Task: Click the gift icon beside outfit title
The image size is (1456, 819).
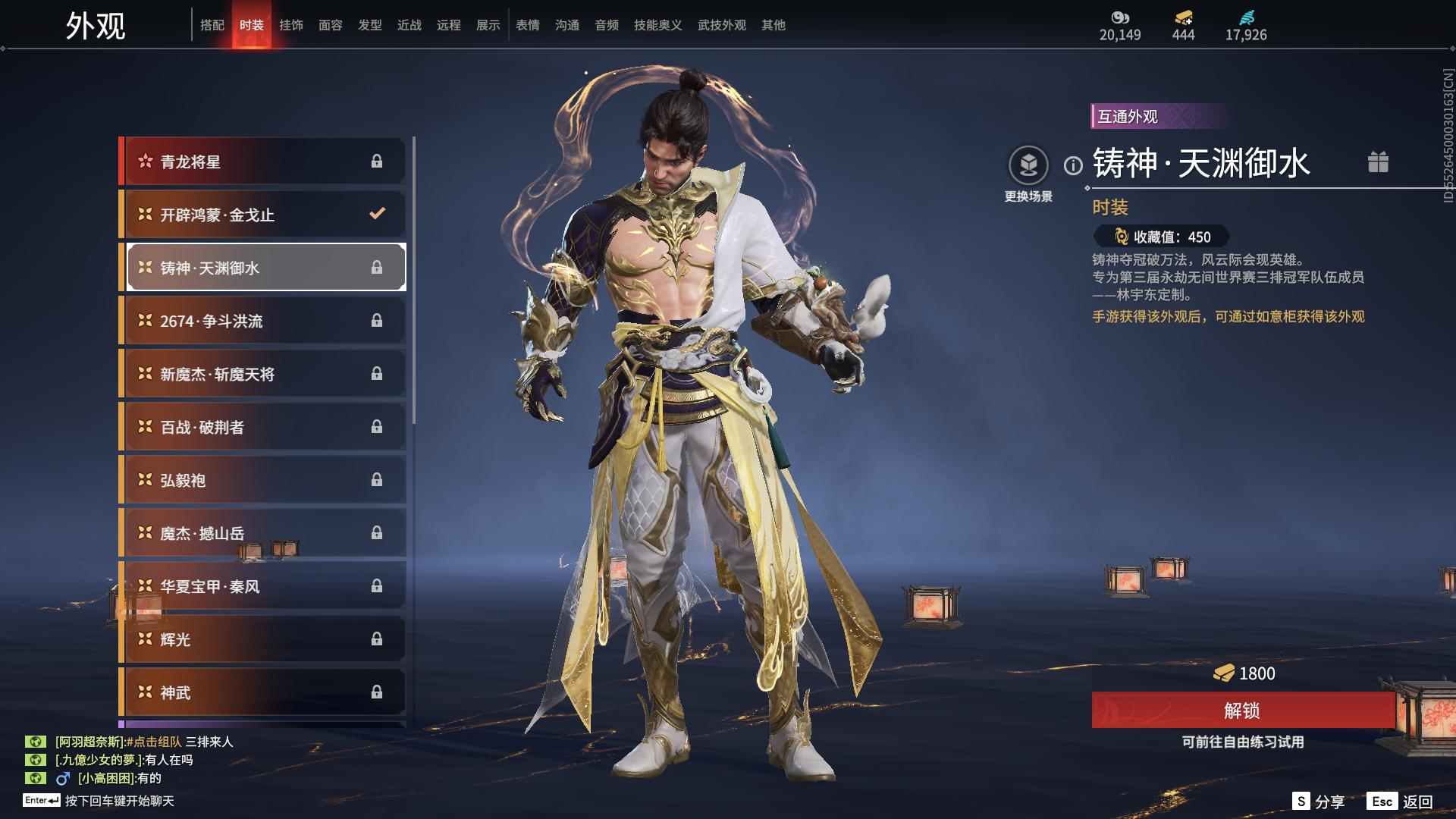Action: [1378, 162]
